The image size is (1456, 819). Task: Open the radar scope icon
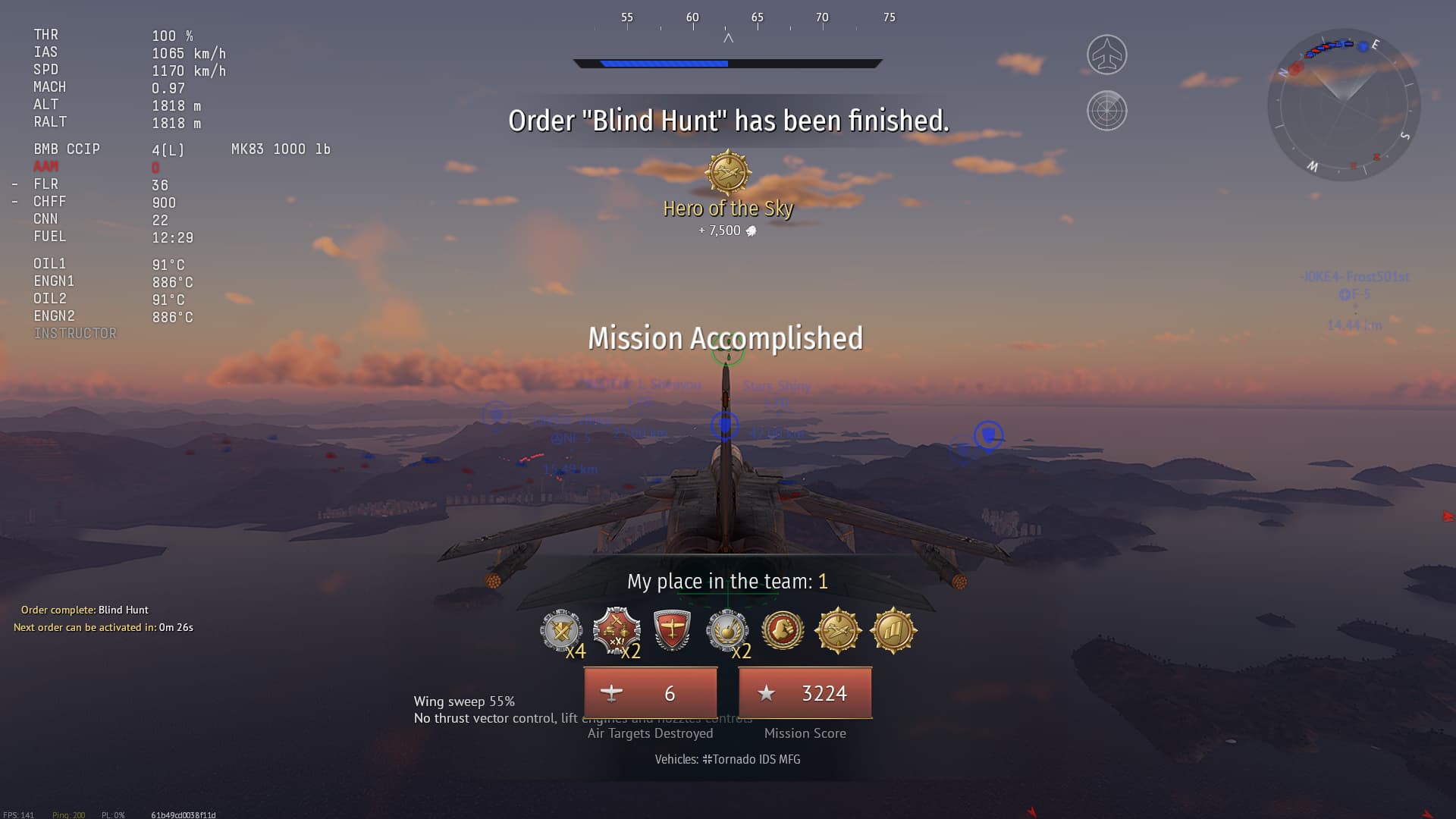pos(1106,111)
